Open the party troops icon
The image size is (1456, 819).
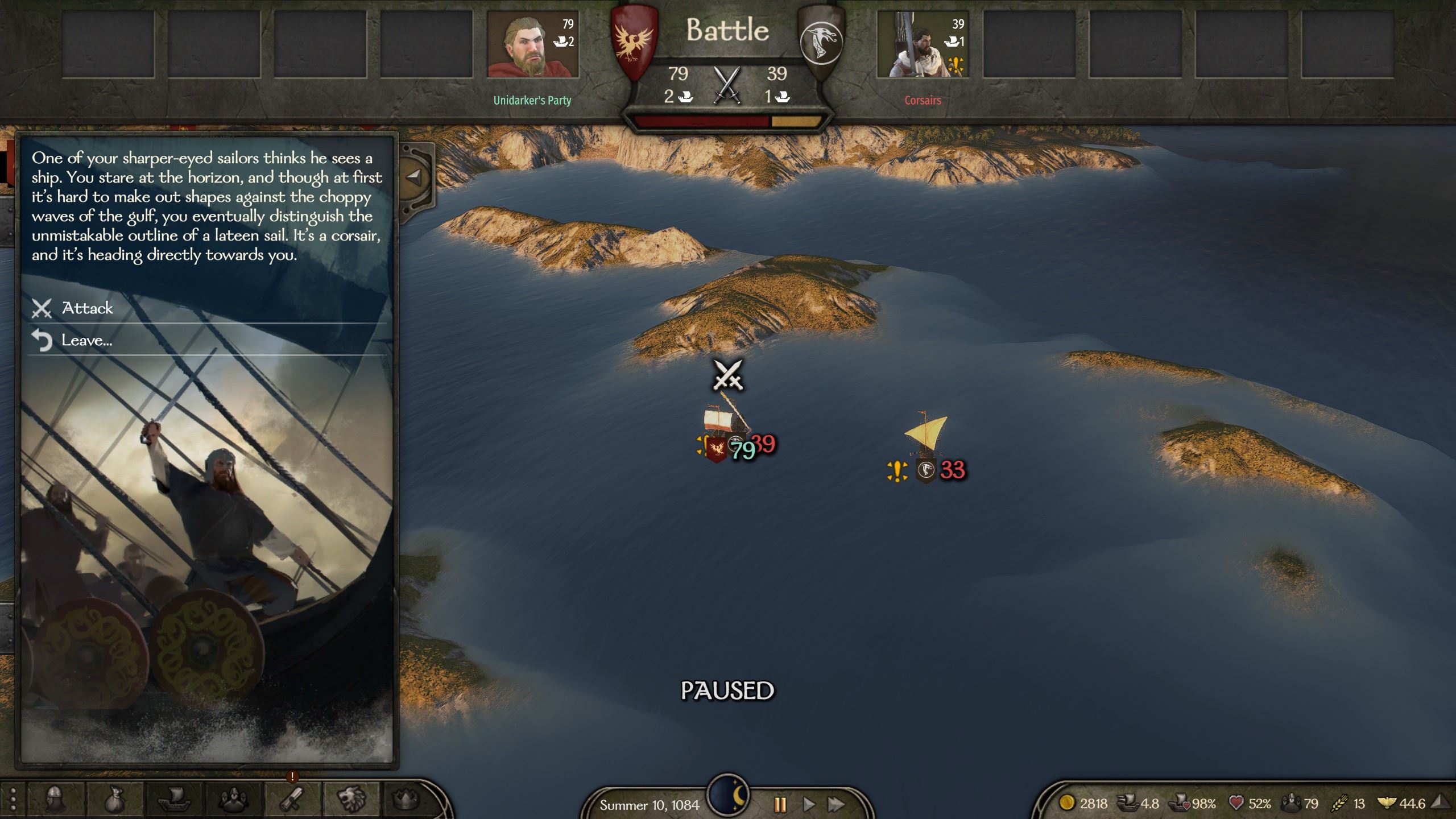[x=231, y=800]
